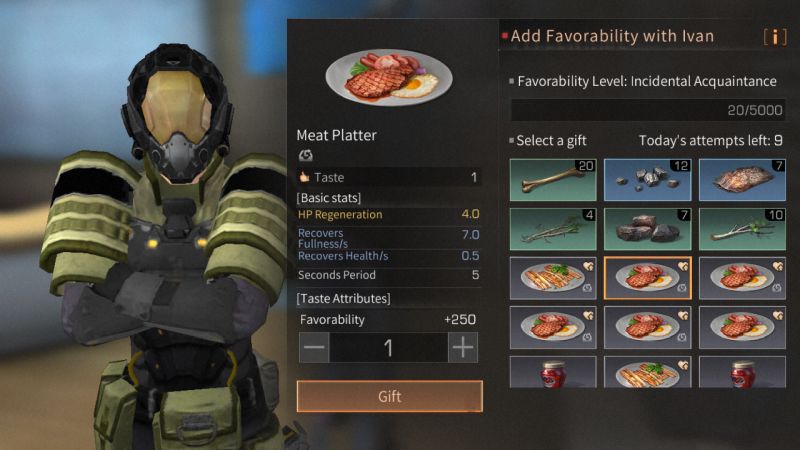The height and width of the screenshot is (450, 800).
Task: Increase gift quantity with the plus button
Action: 463,348
